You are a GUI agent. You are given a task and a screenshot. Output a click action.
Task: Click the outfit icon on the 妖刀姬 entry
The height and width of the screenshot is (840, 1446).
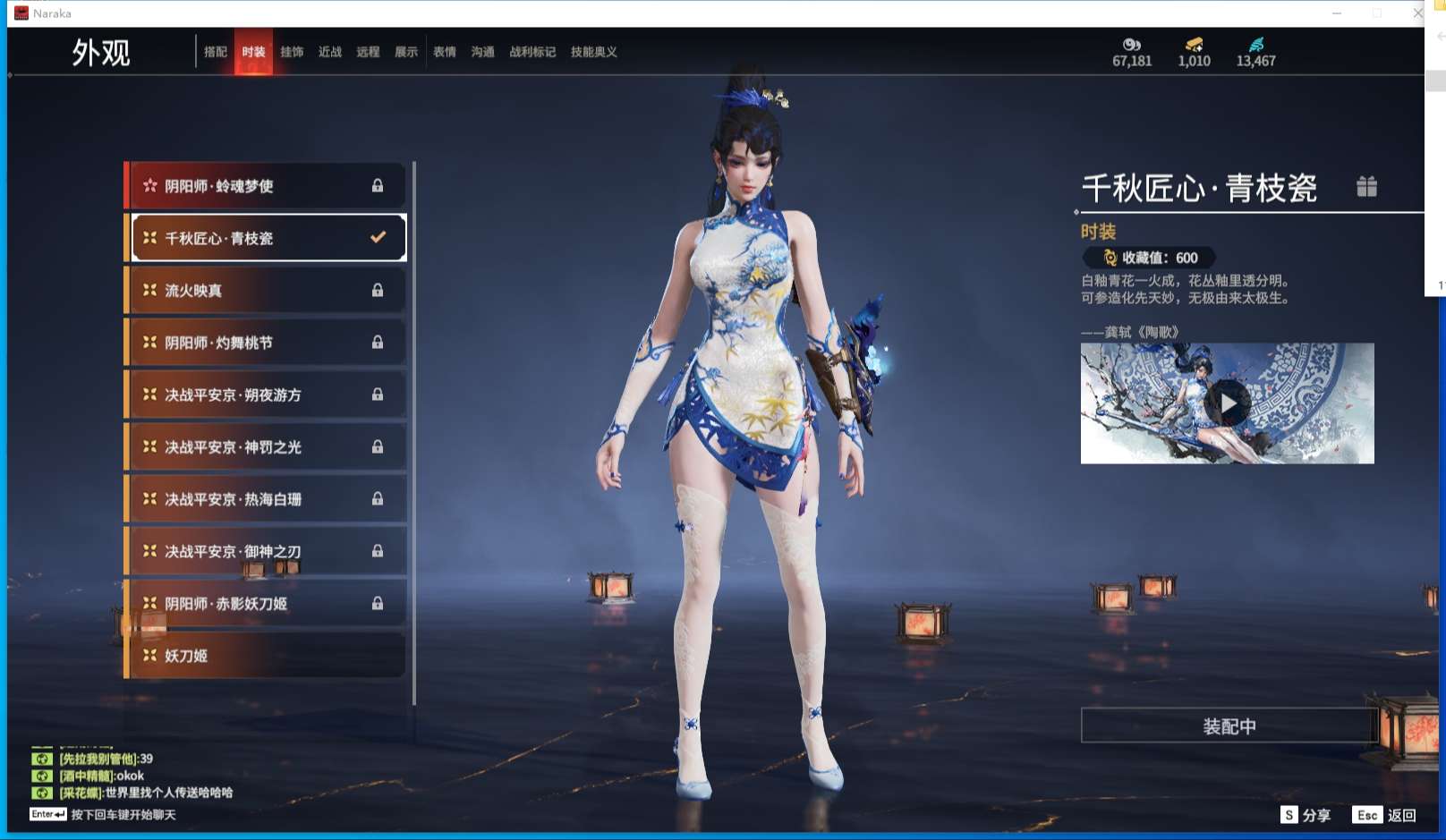(151, 656)
